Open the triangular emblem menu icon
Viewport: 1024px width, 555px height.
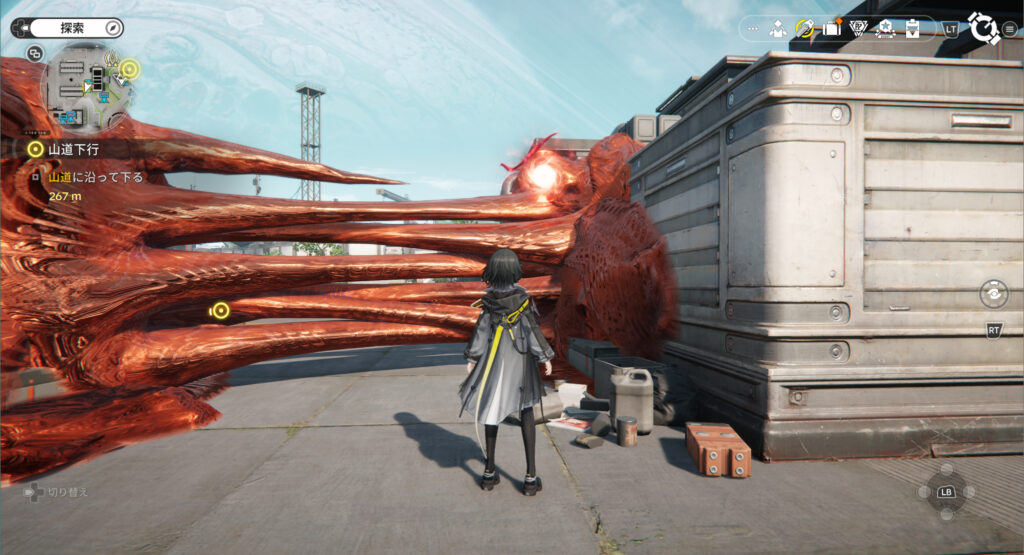coord(858,29)
